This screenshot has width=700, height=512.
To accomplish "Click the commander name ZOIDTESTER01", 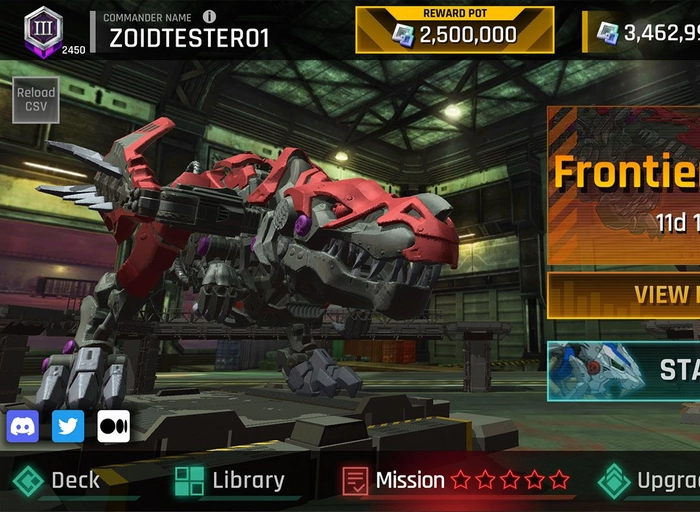I will (188, 38).
